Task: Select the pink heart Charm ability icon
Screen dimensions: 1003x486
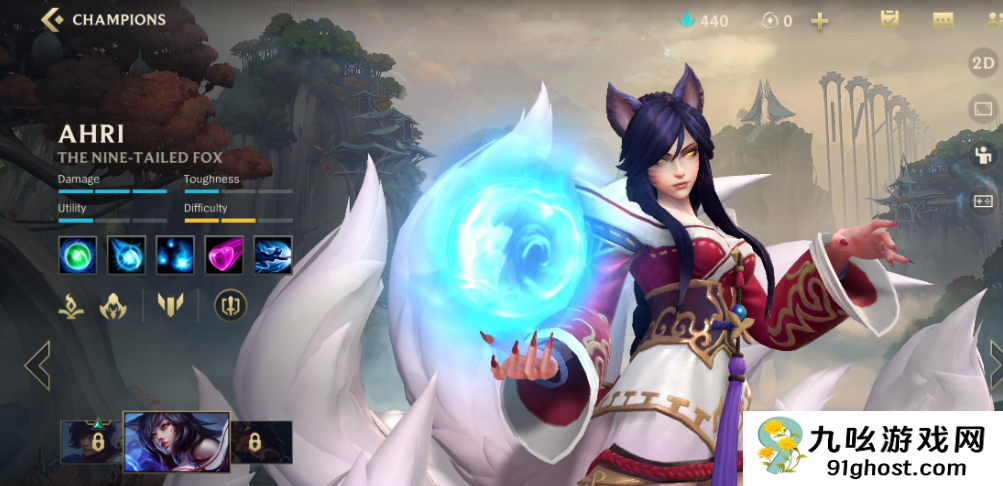Action: coord(224,255)
